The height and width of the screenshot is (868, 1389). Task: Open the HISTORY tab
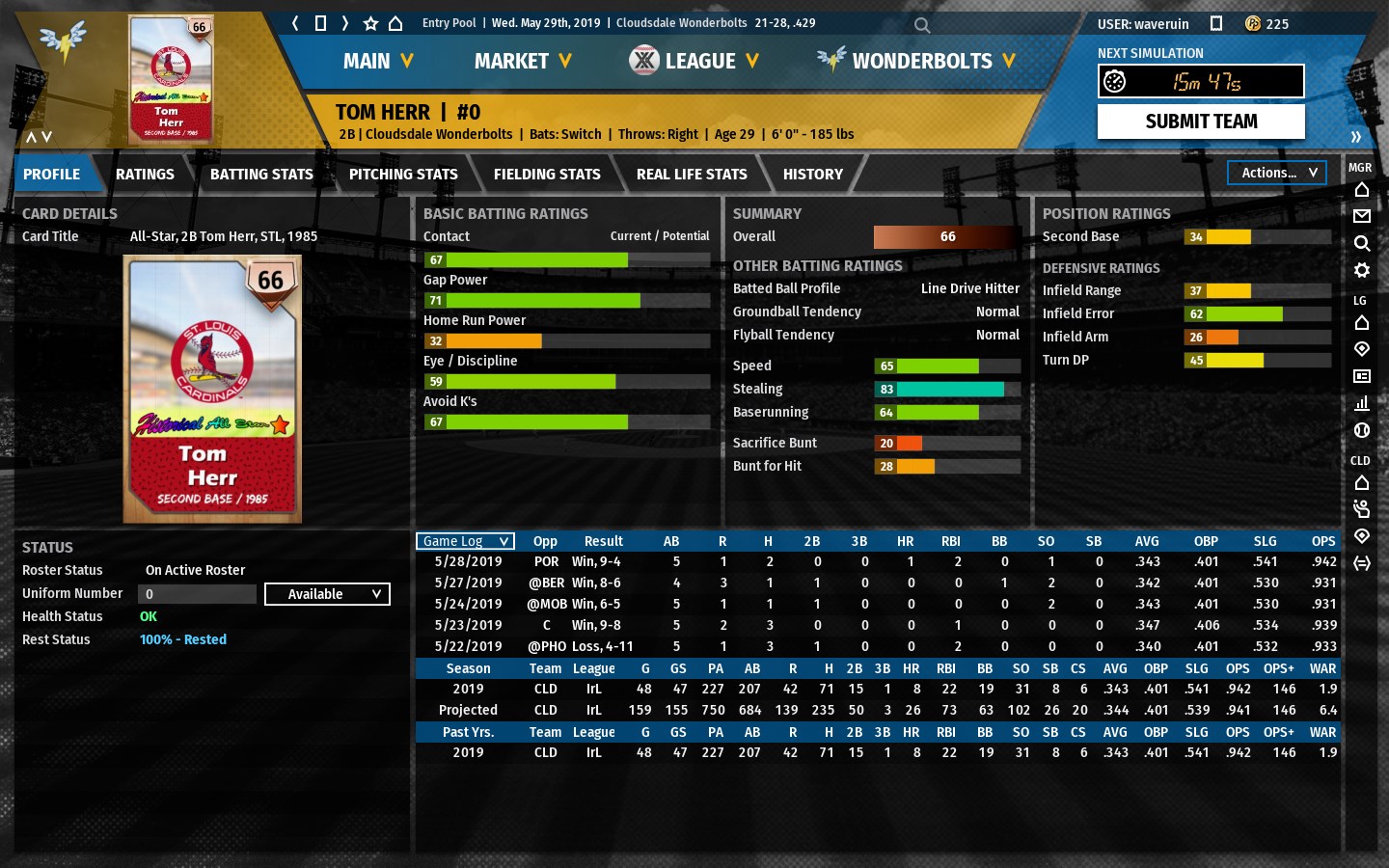[813, 174]
